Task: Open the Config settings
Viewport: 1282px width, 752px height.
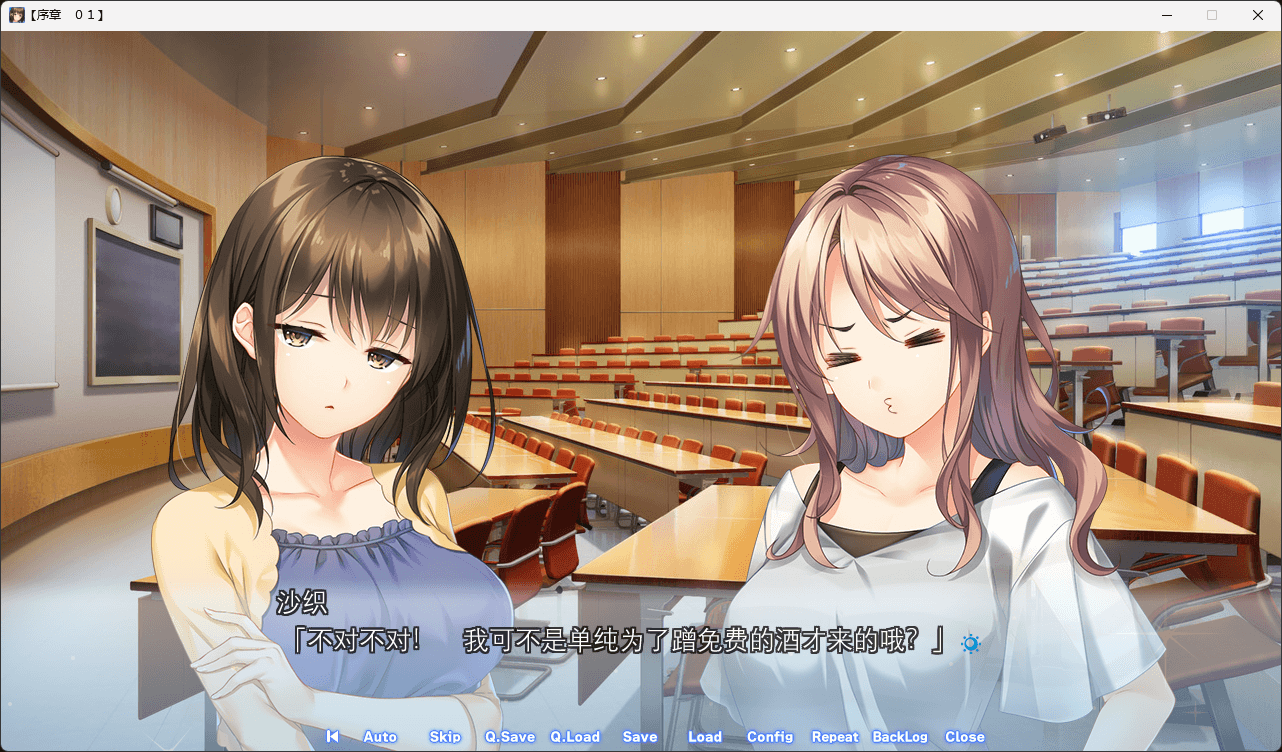Action: 770,737
